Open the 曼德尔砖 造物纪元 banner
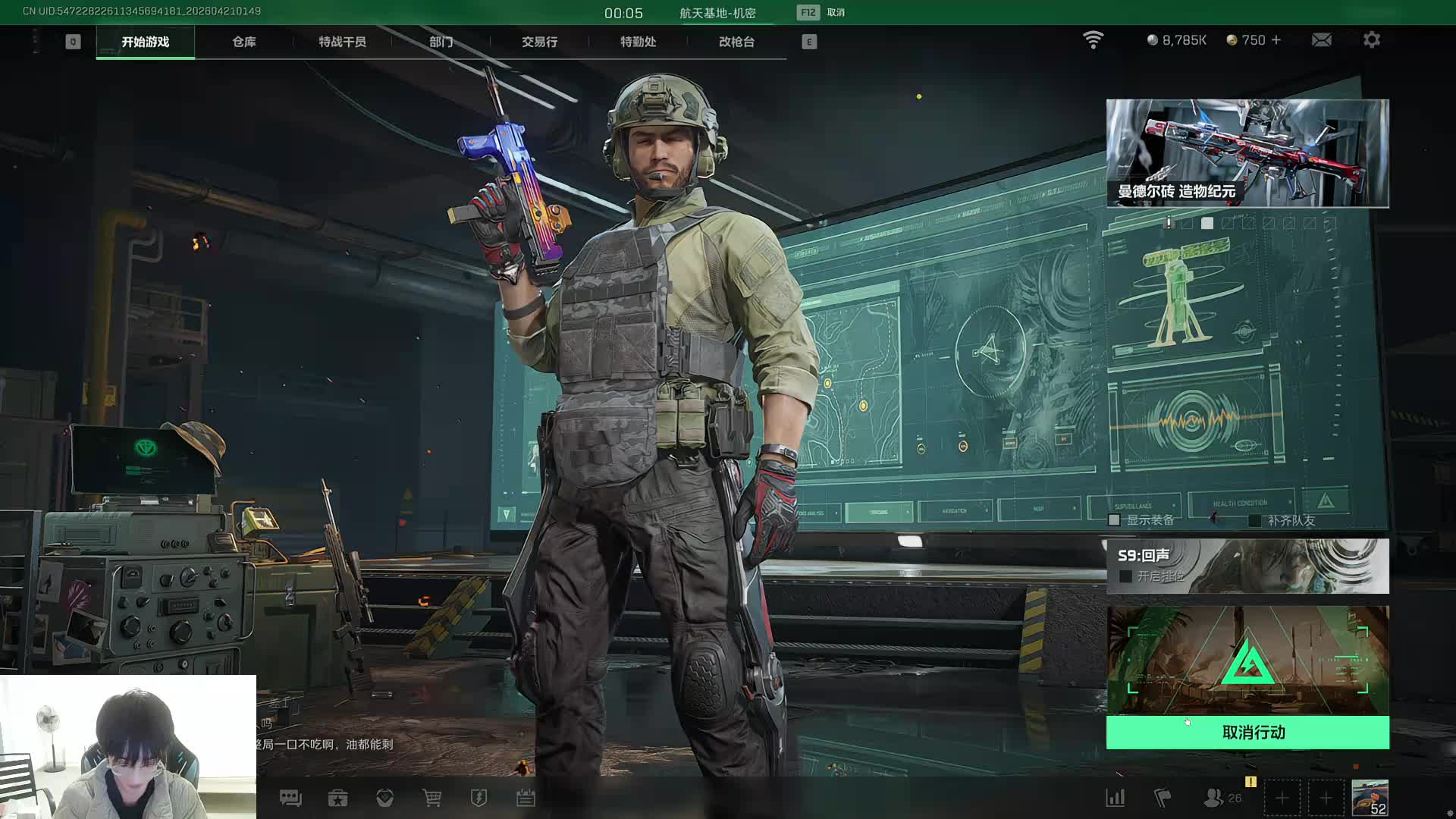The height and width of the screenshot is (819, 1456). coord(1247,152)
